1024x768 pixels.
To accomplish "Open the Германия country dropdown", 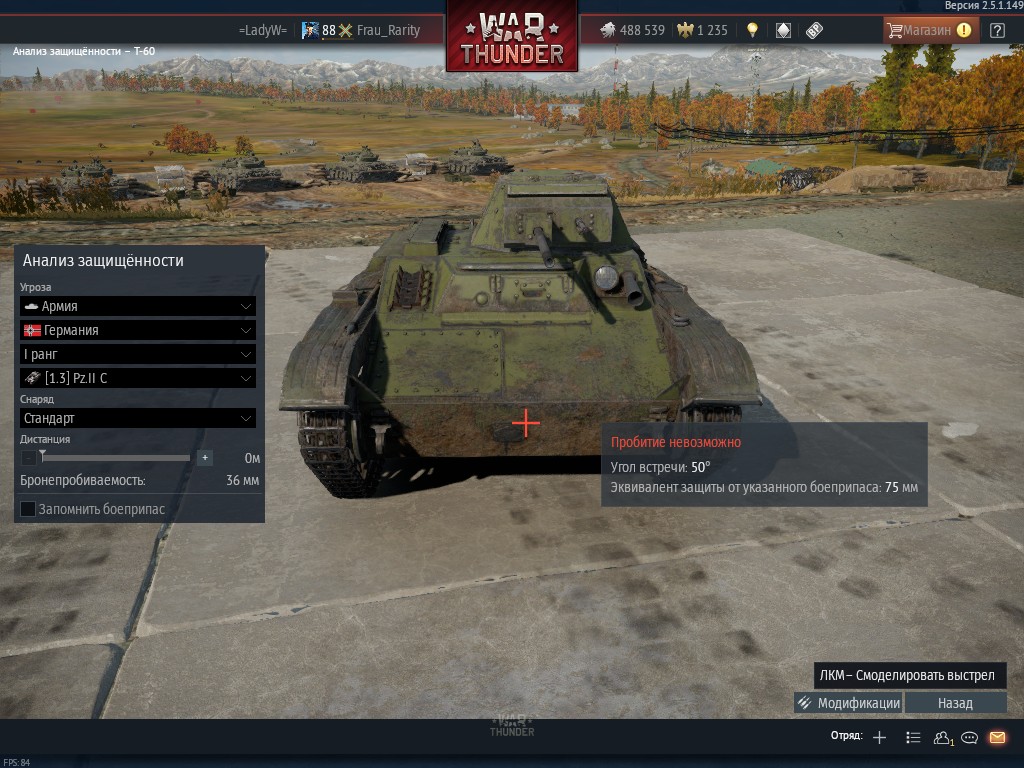I will (138, 330).
